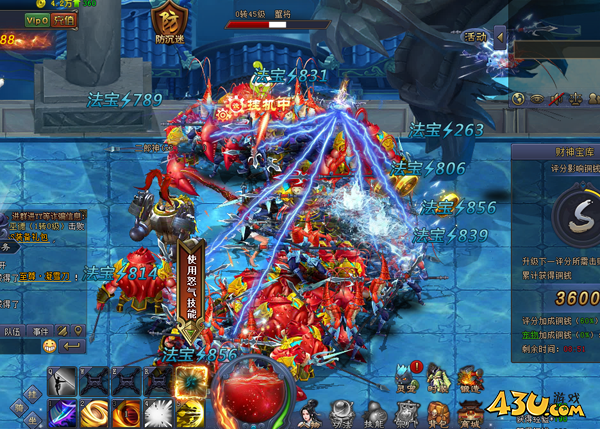Switch to the 队伍 team tab
Screen dimensions: 600x429
(x=12, y=331)
